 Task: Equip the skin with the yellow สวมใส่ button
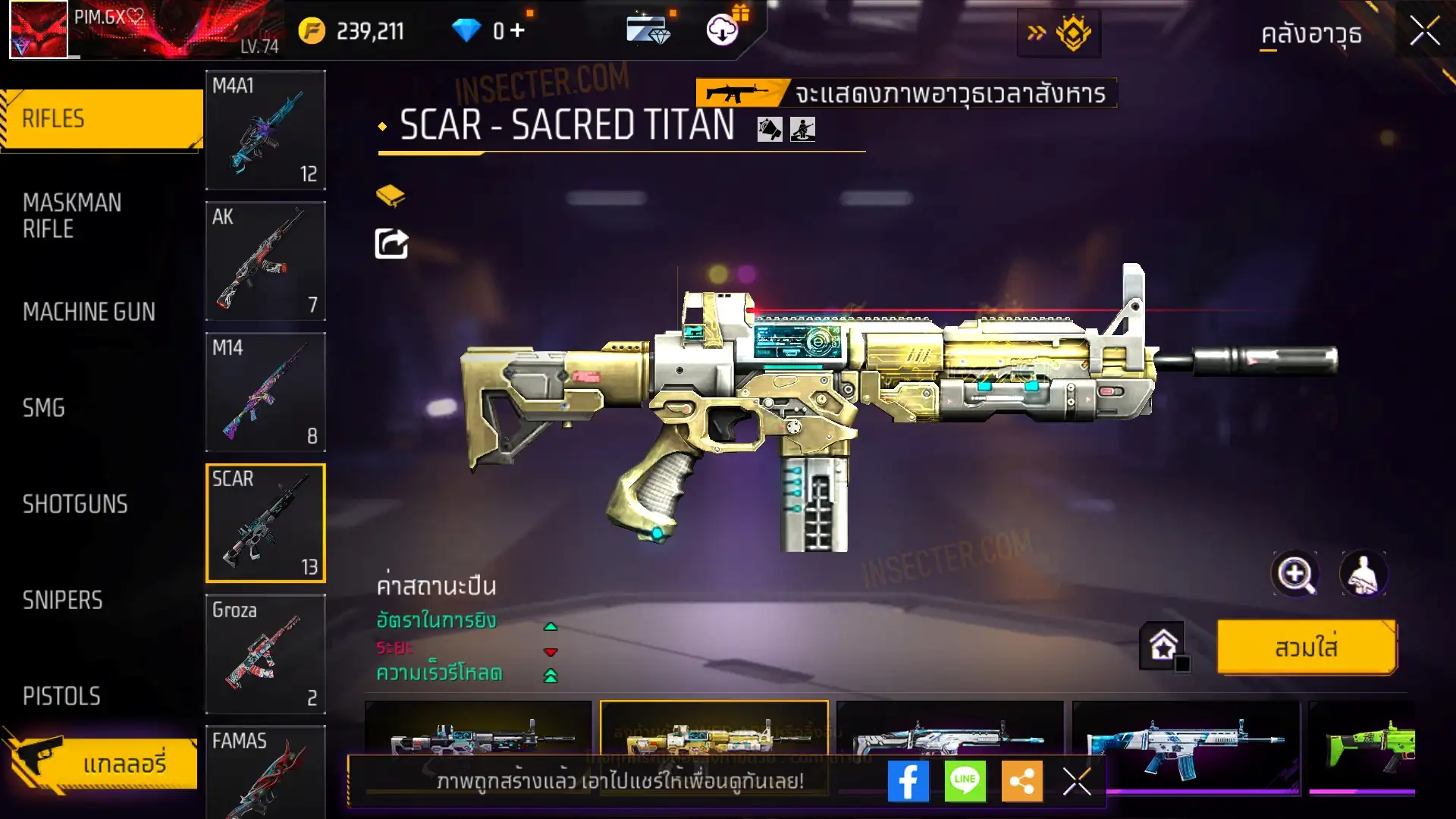pos(1306,648)
